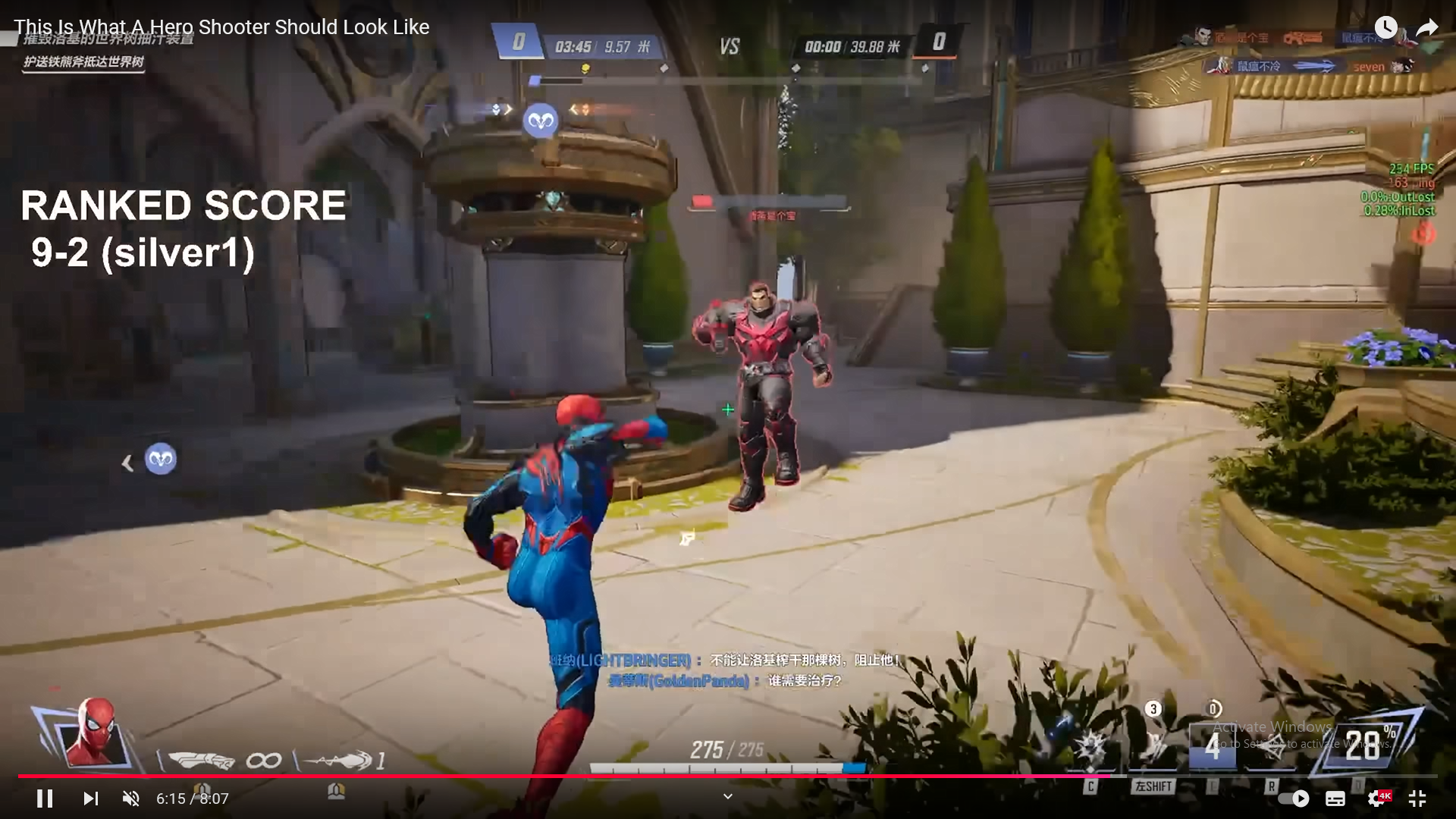Click the ability slot showing cooldown 4
The height and width of the screenshot is (819, 1456).
(1213, 747)
